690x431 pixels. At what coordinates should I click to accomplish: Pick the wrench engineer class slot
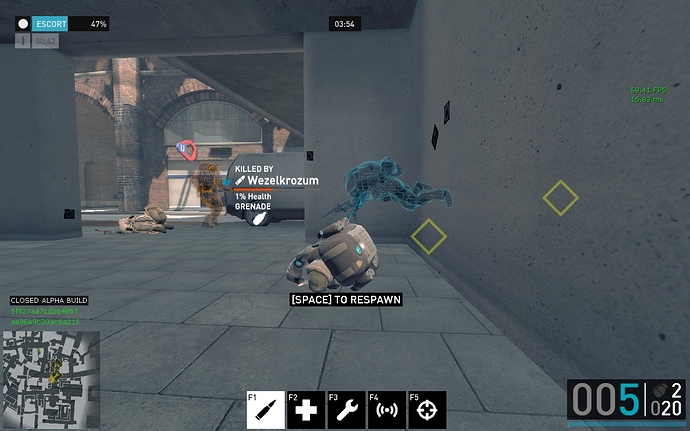click(346, 410)
